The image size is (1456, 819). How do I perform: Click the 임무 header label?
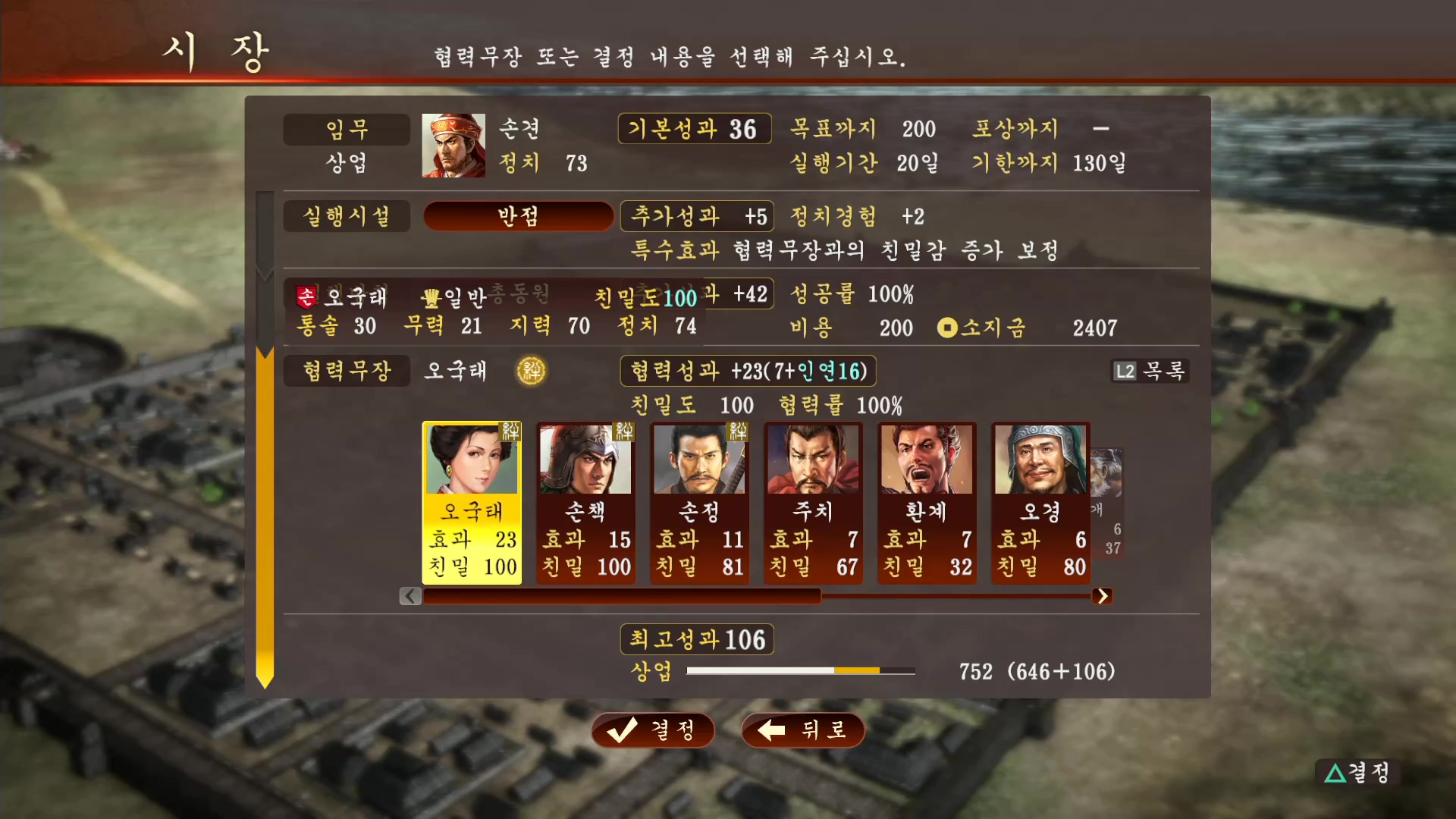coord(347,129)
